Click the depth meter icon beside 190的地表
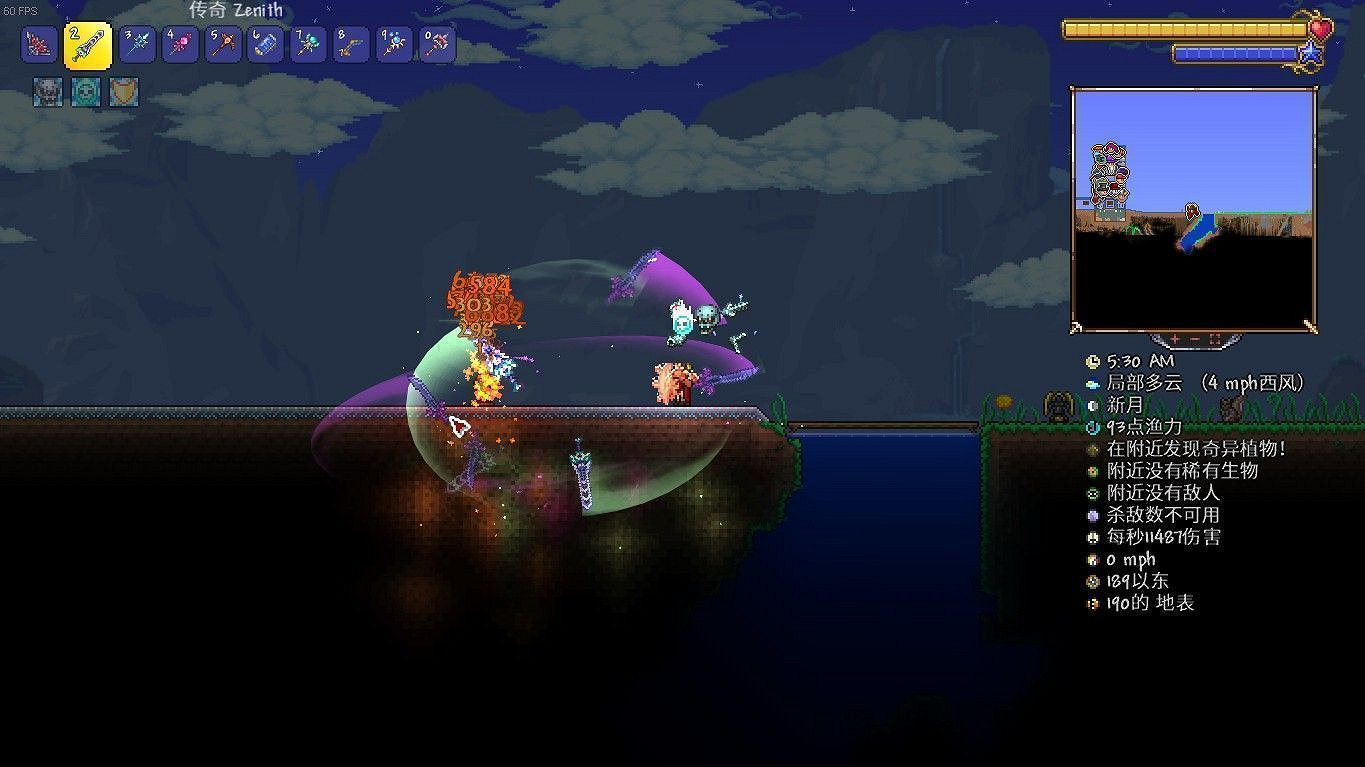 (x=1093, y=602)
